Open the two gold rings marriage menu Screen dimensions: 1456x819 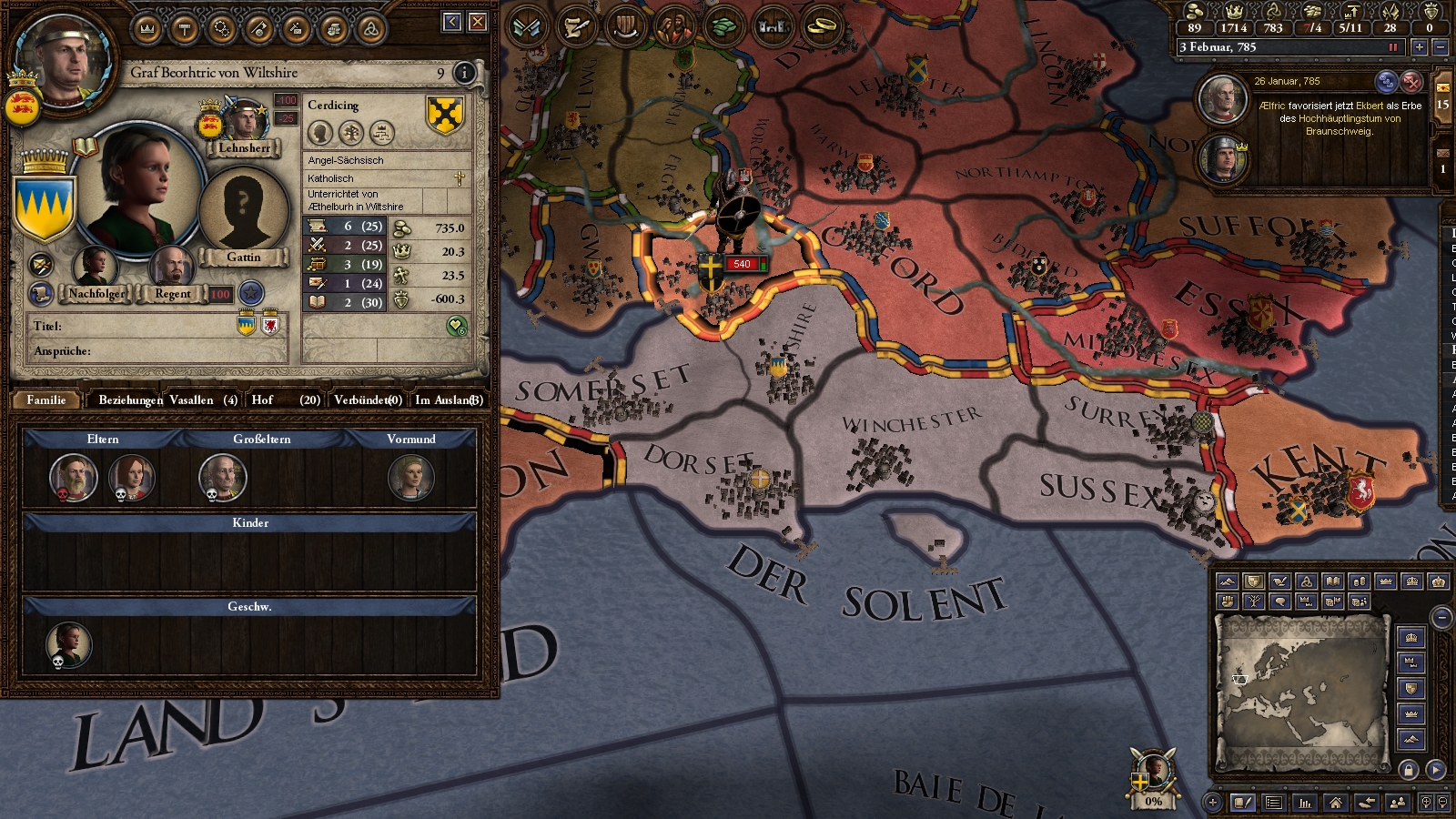click(824, 27)
